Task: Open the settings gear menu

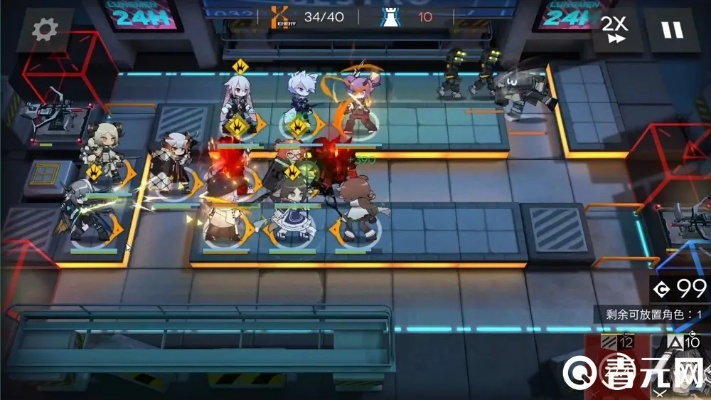Action: click(42, 29)
